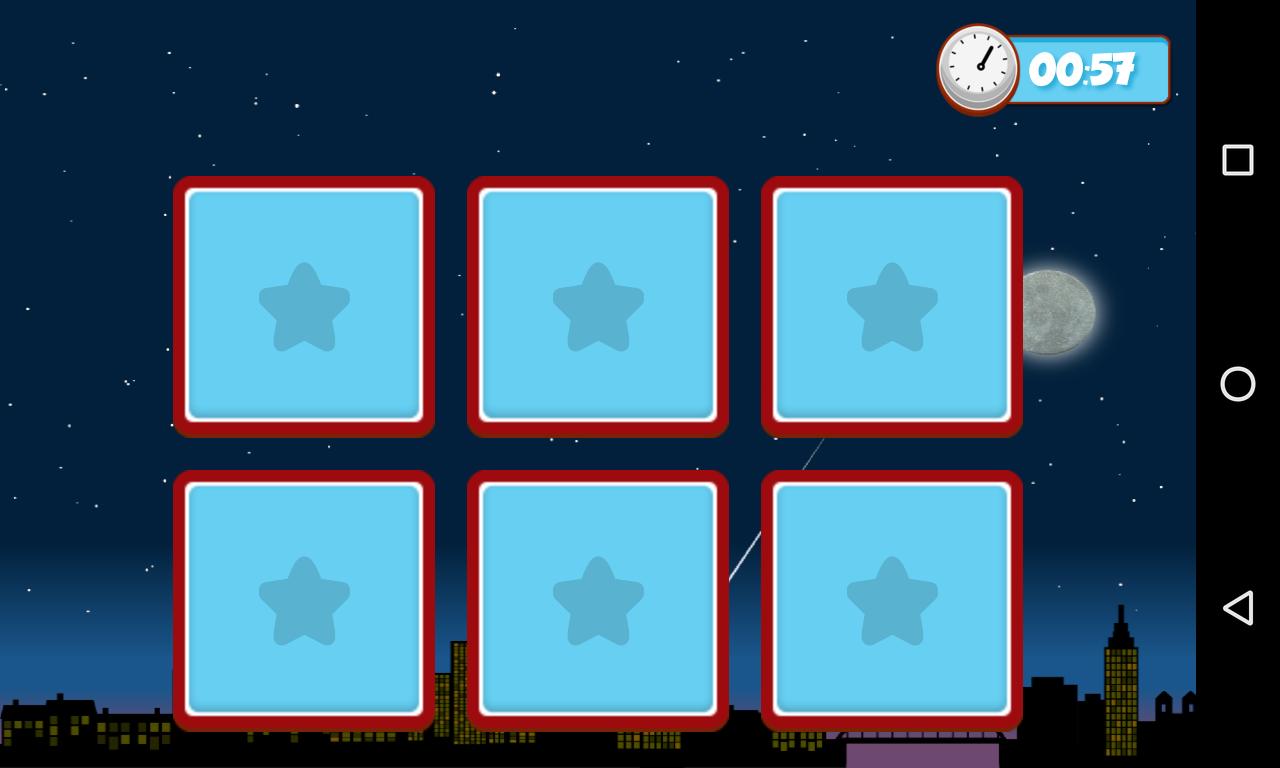1280x768 pixels.
Task: Flip the top-middle star card
Action: [597, 307]
